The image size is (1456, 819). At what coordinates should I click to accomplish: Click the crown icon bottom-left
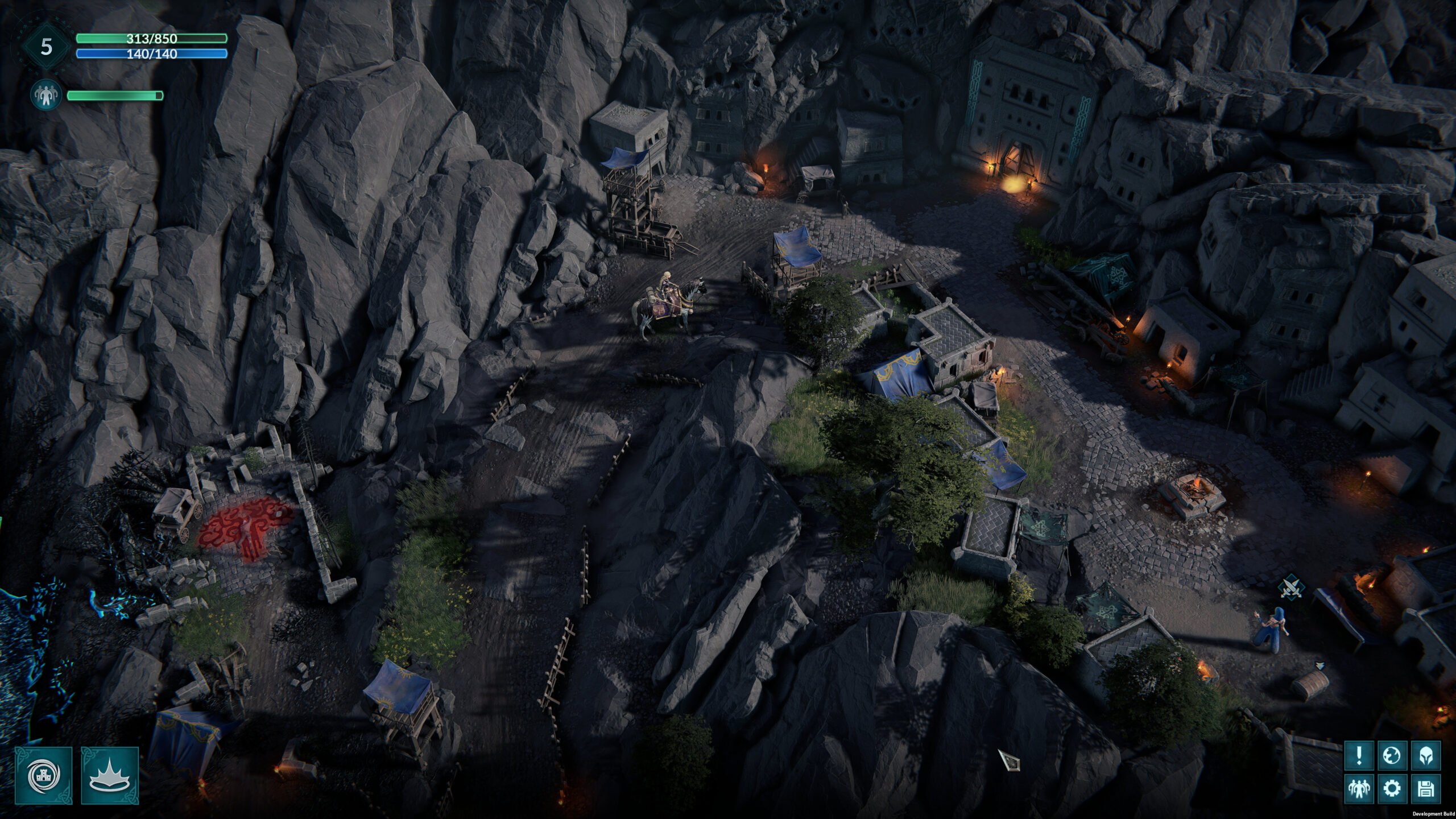[110, 776]
